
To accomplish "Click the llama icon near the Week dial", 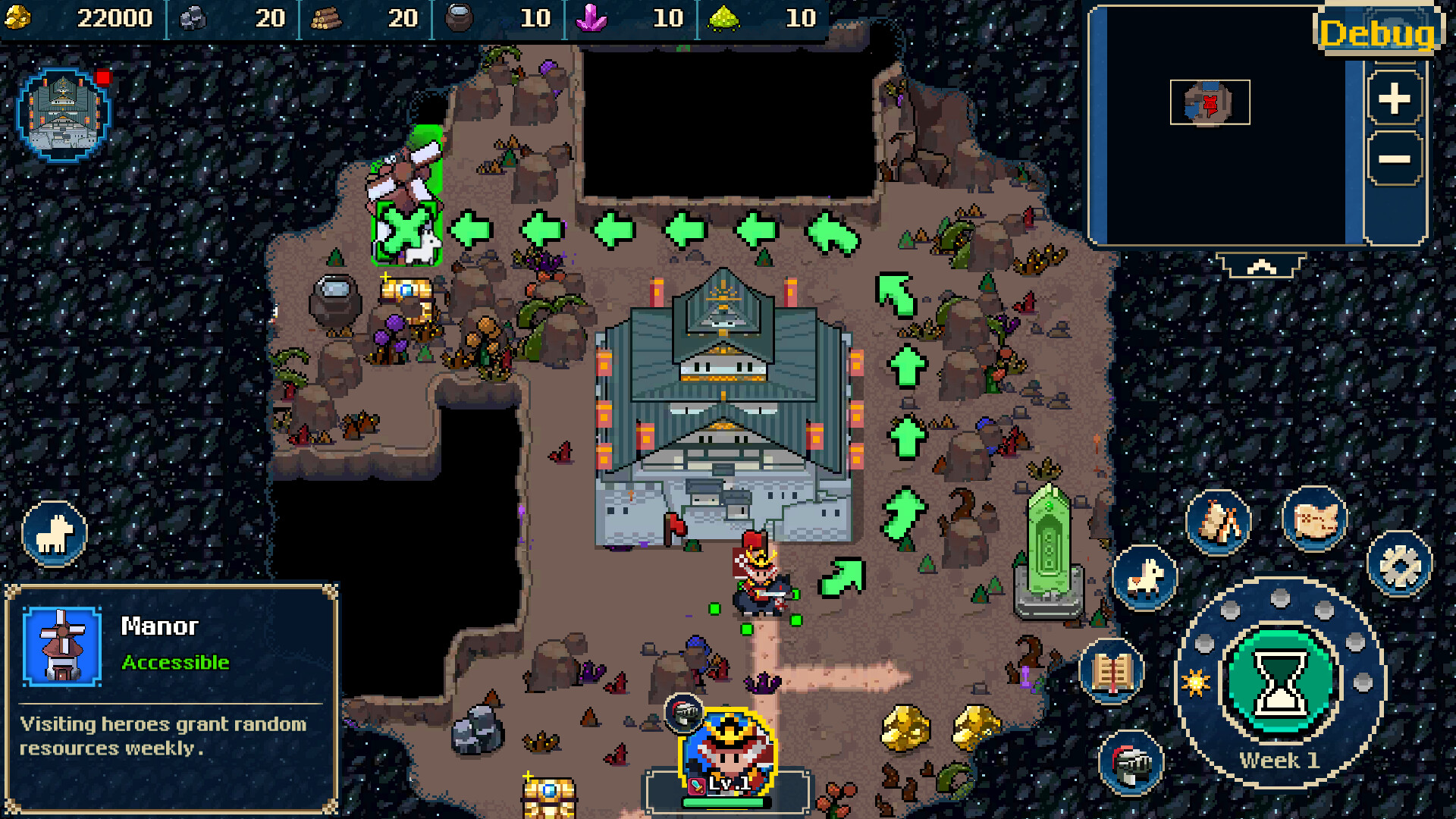I will [1147, 576].
